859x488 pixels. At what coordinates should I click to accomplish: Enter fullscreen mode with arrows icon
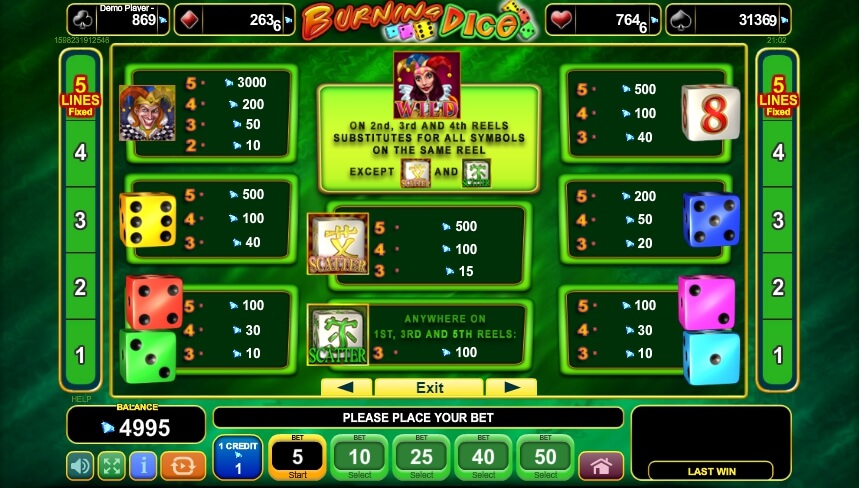tap(112, 465)
